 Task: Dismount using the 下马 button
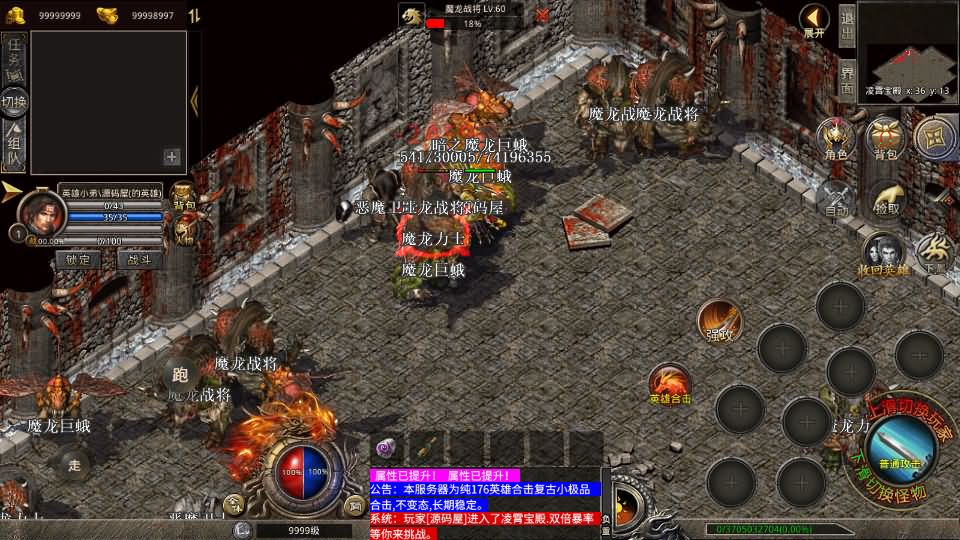935,254
